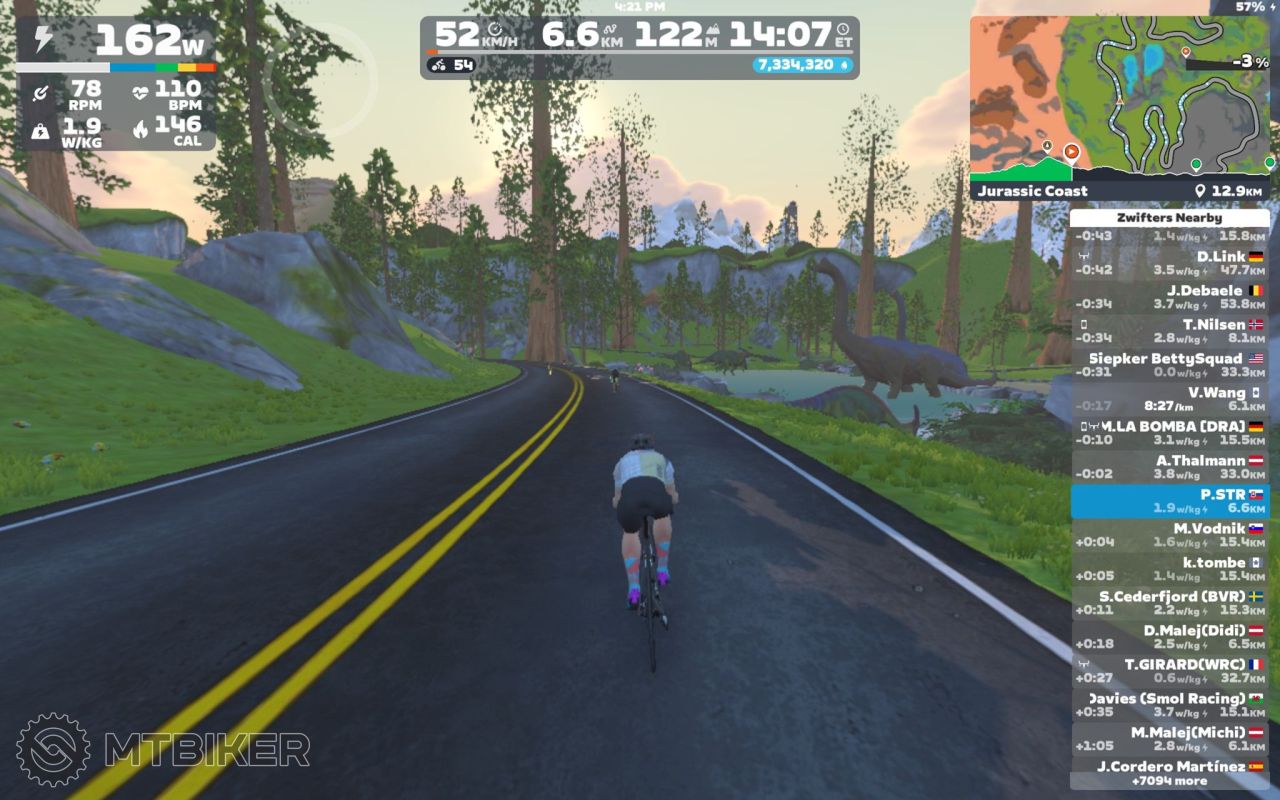View runner V.Wang from the nearby list
Screen dimensions: 1280x800
click(x=1169, y=399)
